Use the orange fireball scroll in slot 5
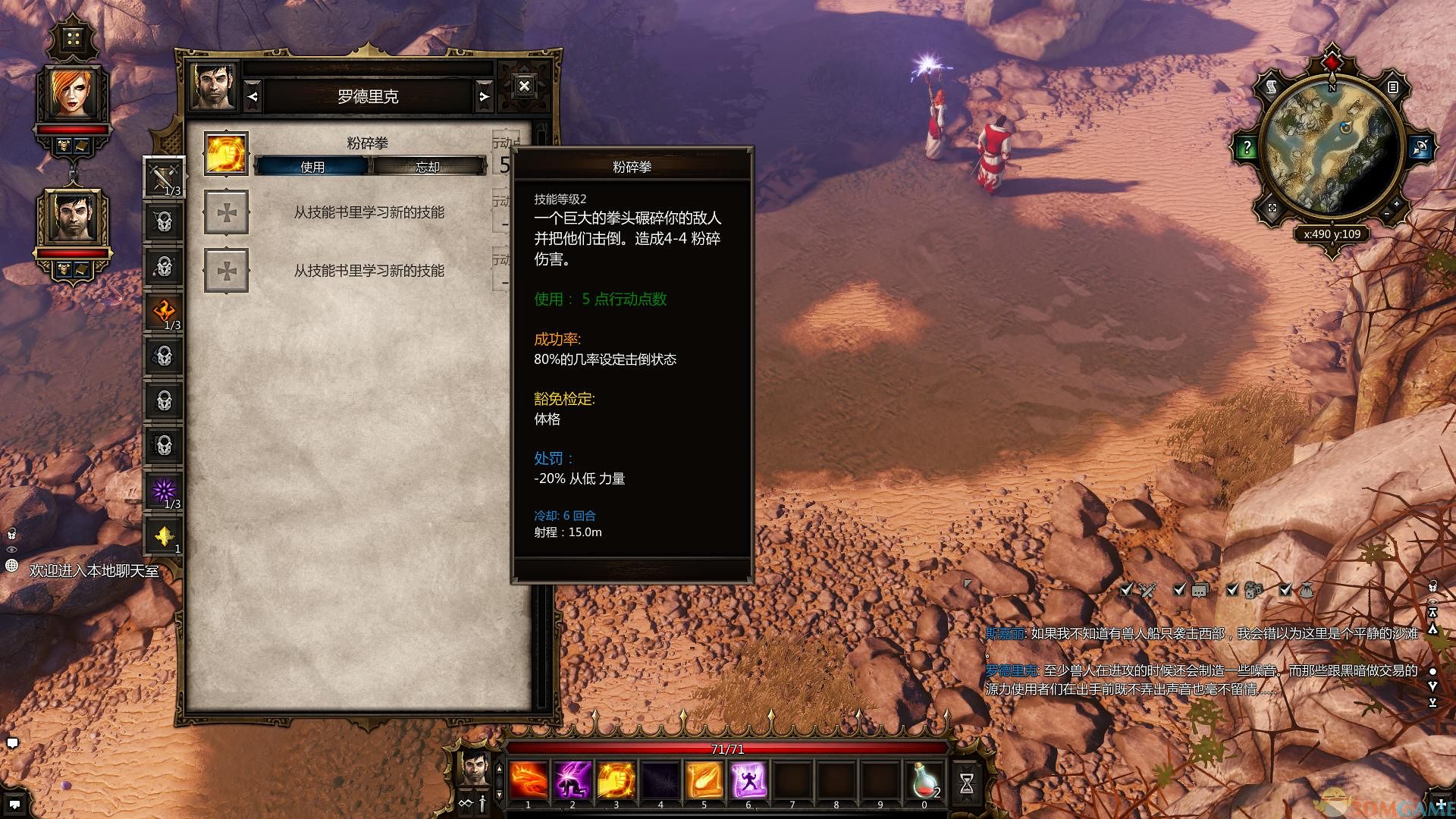Image resolution: width=1456 pixels, height=819 pixels. [704, 780]
